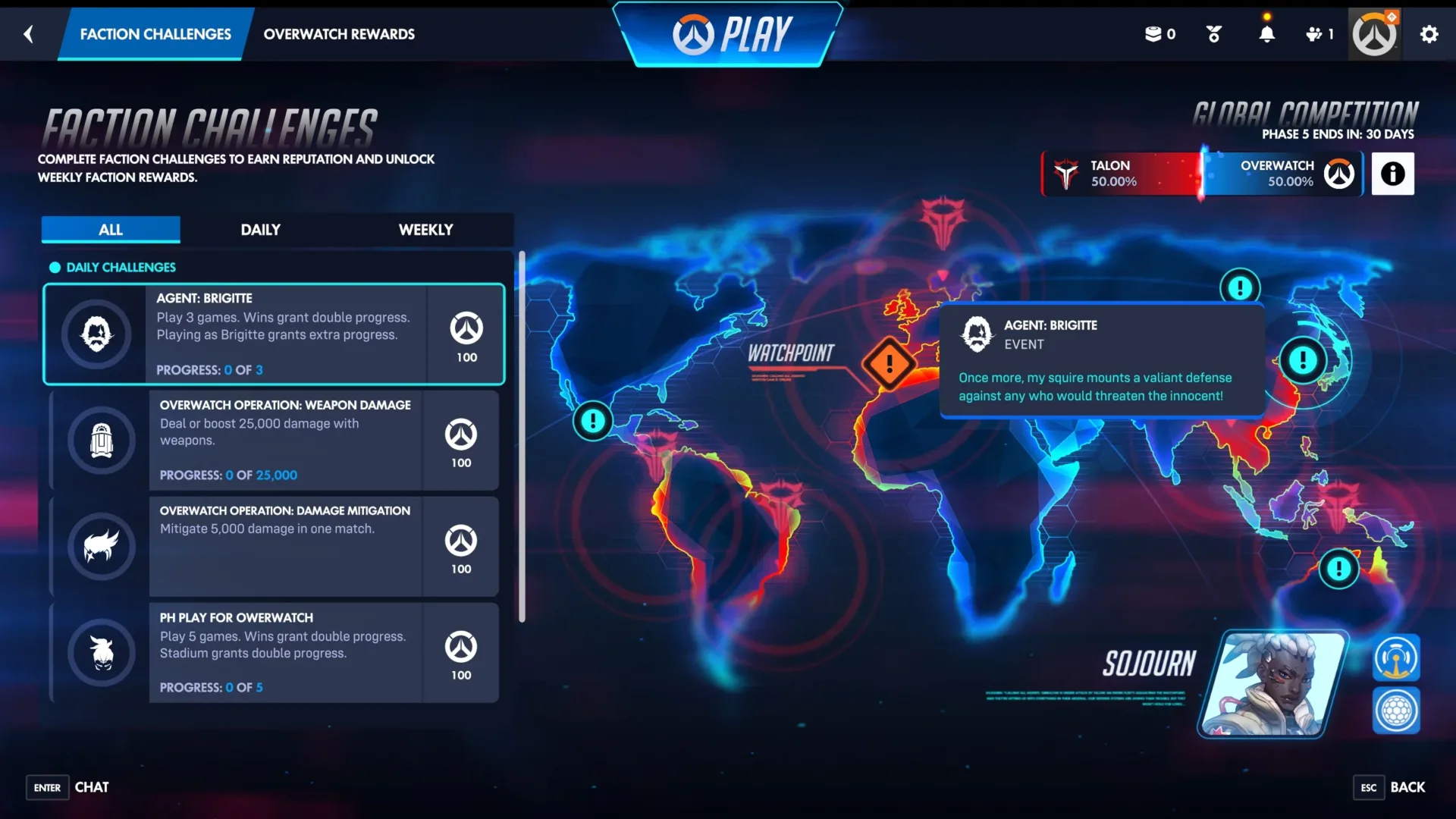
Task: Open the social group panel icon
Action: (x=1315, y=33)
